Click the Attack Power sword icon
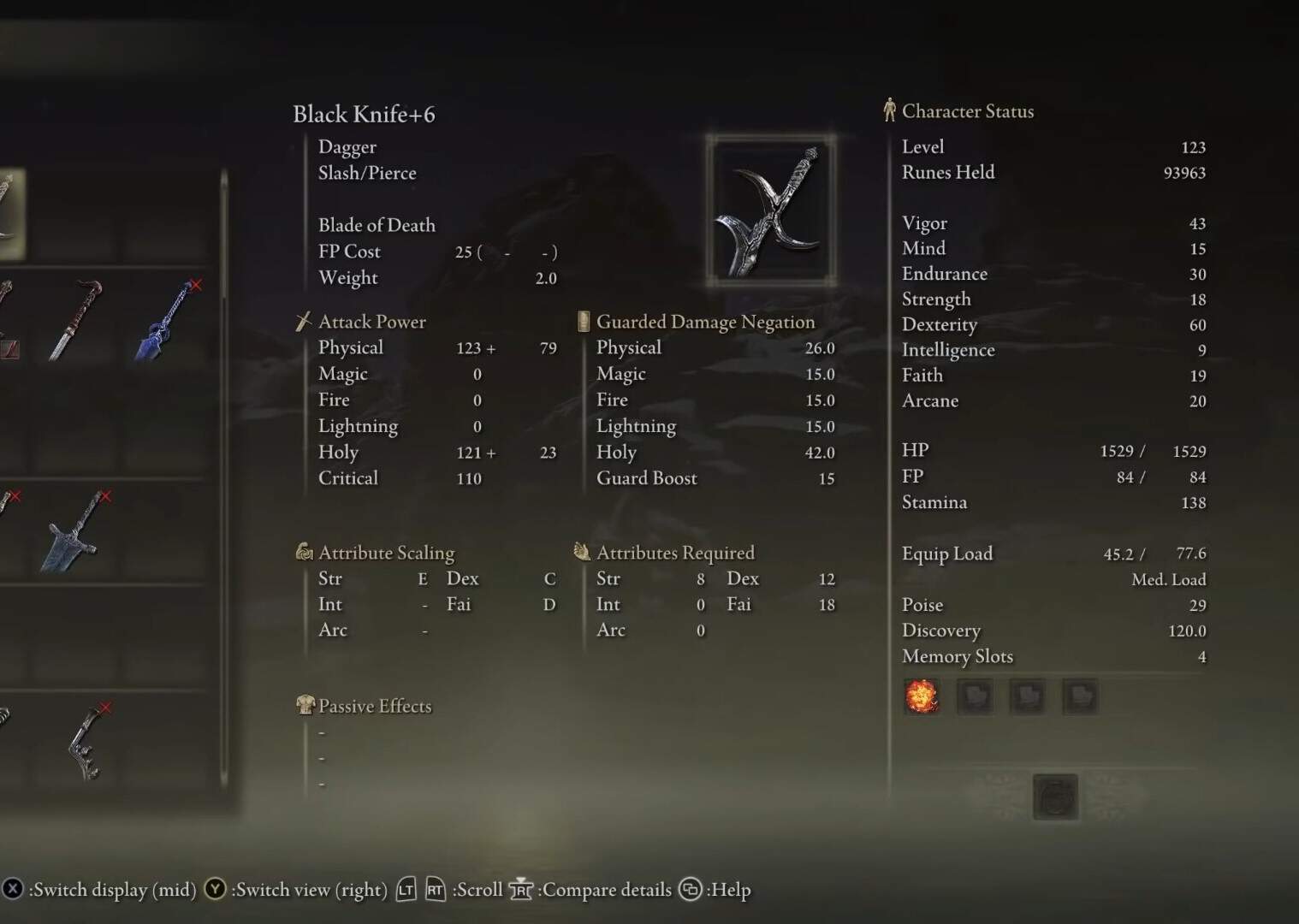 (x=303, y=322)
